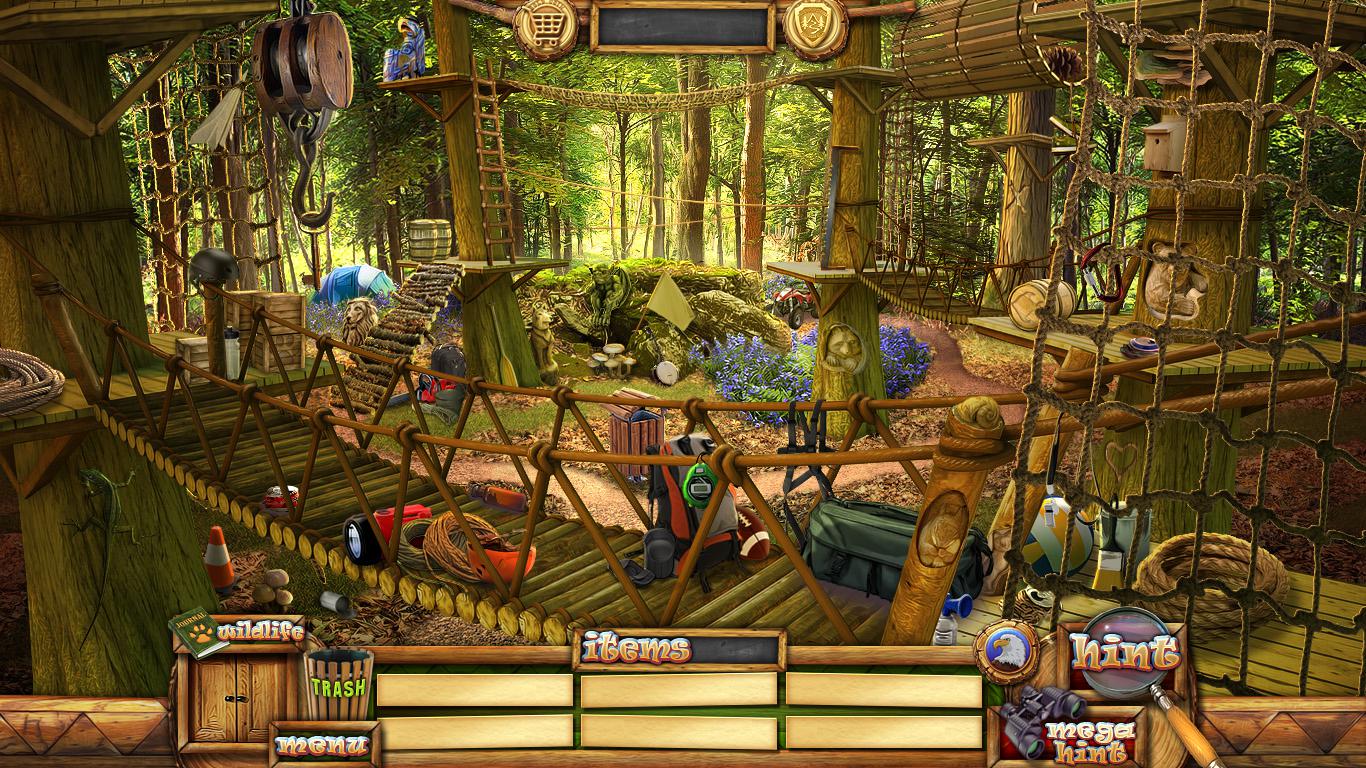Click the eagle hint counter badge
The width and height of the screenshot is (1366, 768).
tap(1006, 652)
